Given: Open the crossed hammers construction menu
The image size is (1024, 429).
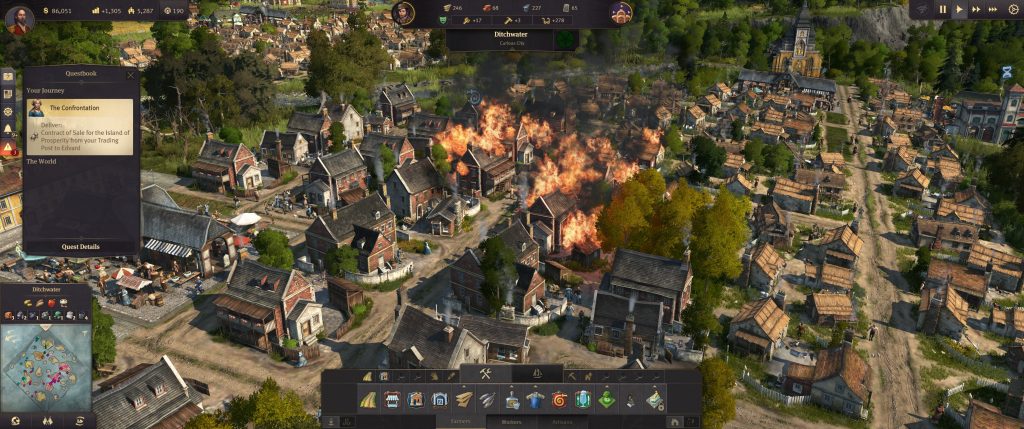Looking at the screenshot, I should [x=486, y=375].
